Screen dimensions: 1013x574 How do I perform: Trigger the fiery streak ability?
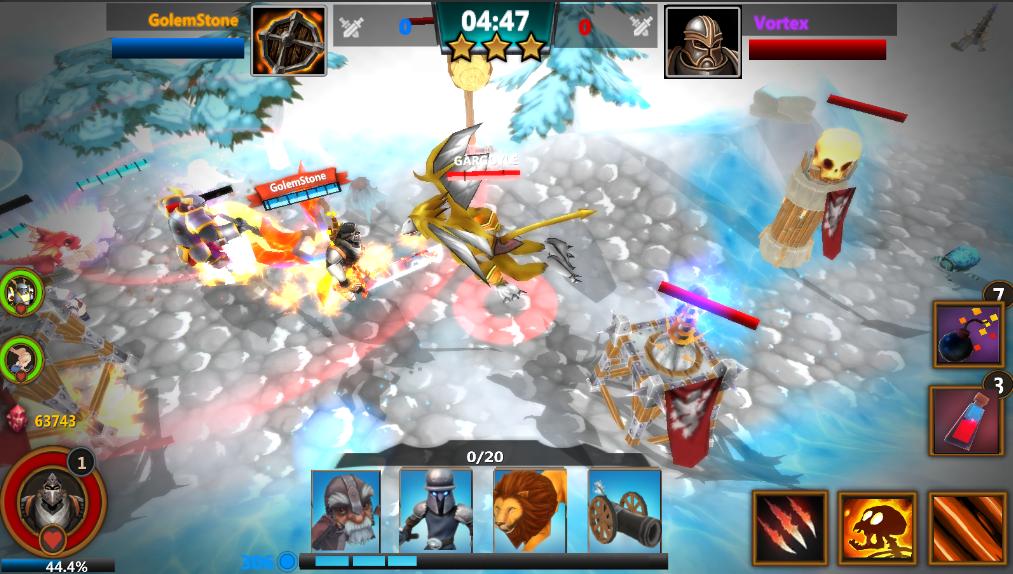click(x=966, y=527)
